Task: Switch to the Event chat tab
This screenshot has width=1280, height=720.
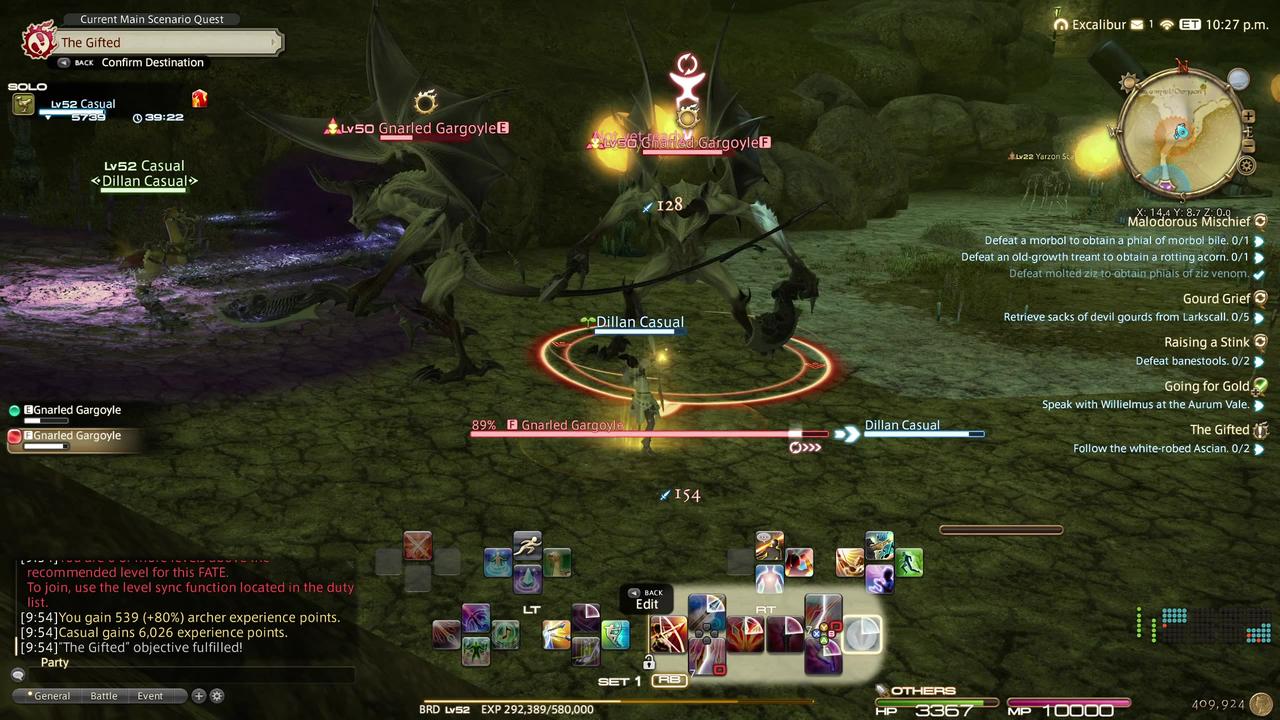Action: pos(150,695)
